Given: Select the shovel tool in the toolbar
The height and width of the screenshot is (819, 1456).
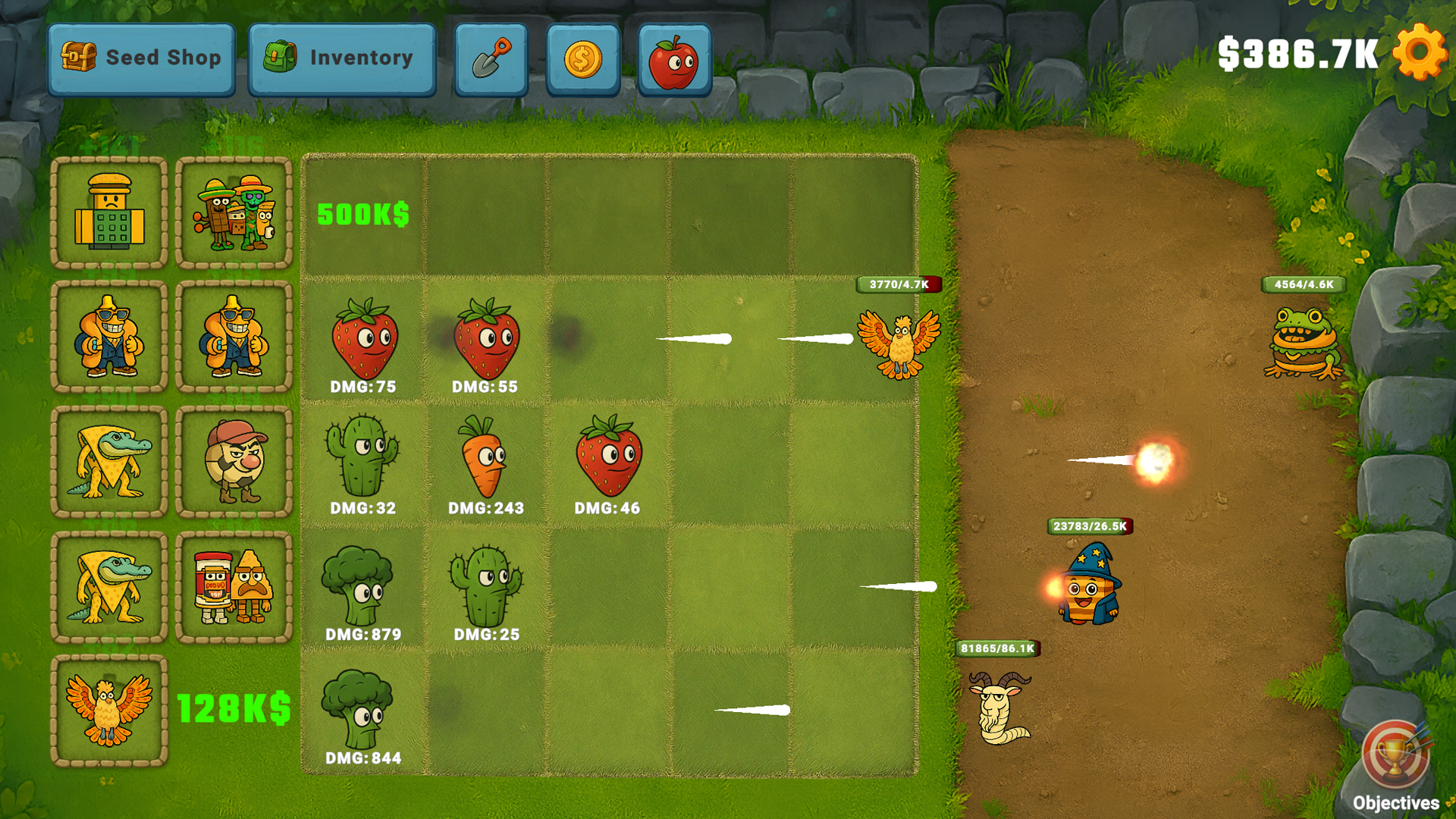Looking at the screenshot, I should pyautogui.click(x=491, y=57).
